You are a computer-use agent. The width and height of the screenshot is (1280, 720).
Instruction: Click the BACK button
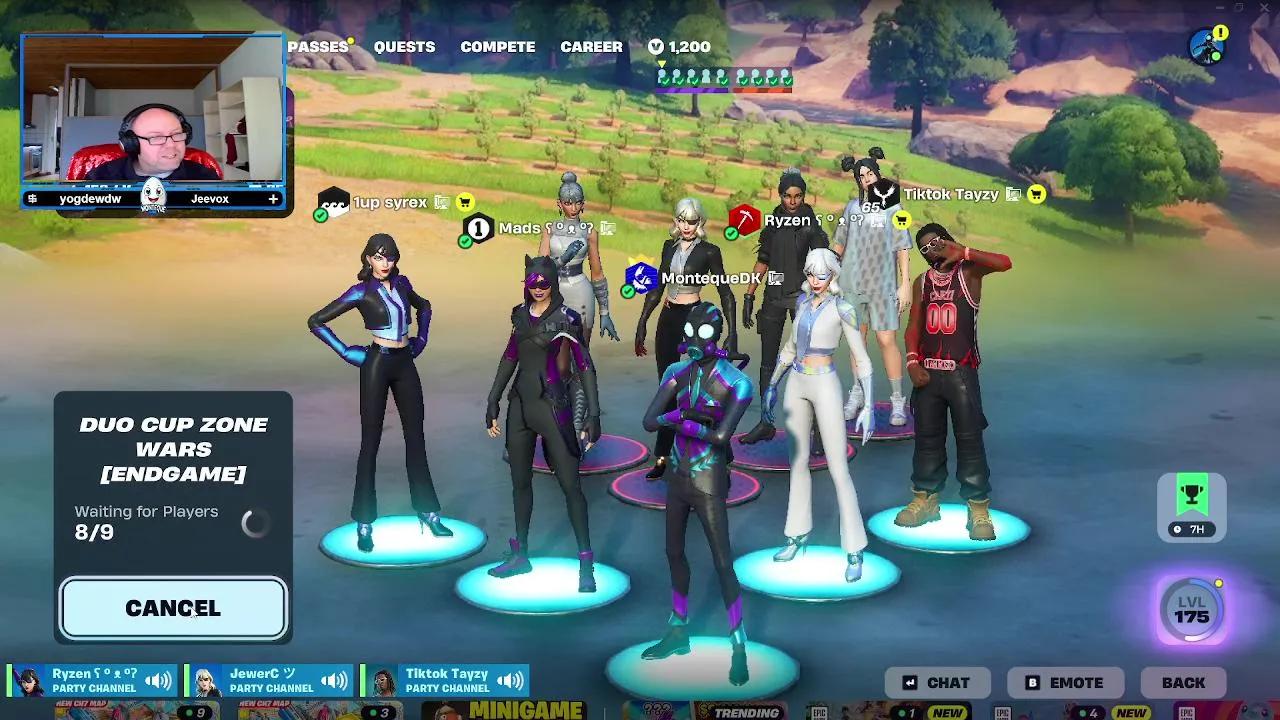1184,682
